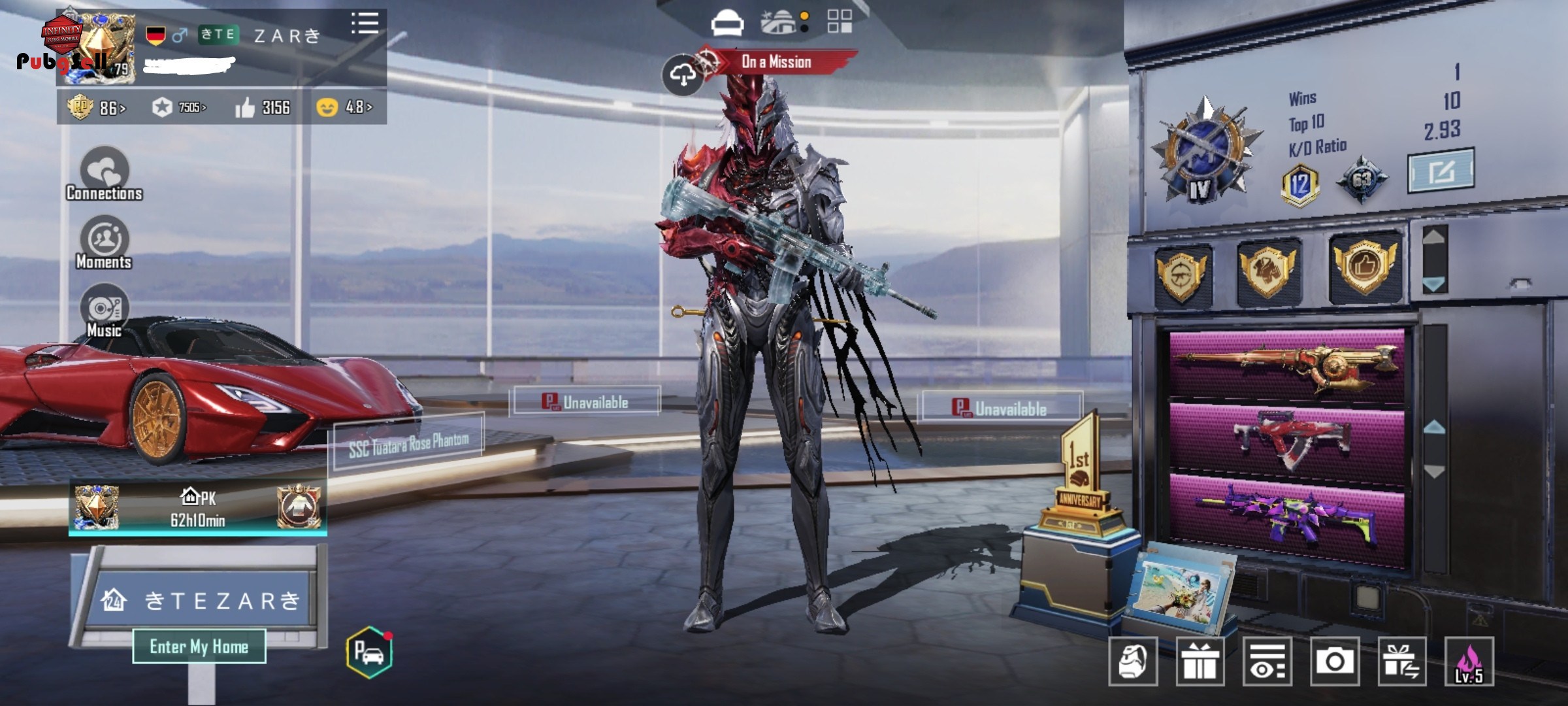Open the four-squares grid view
This screenshot has width=1568, height=706.
pyautogui.click(x=840, y=21)
